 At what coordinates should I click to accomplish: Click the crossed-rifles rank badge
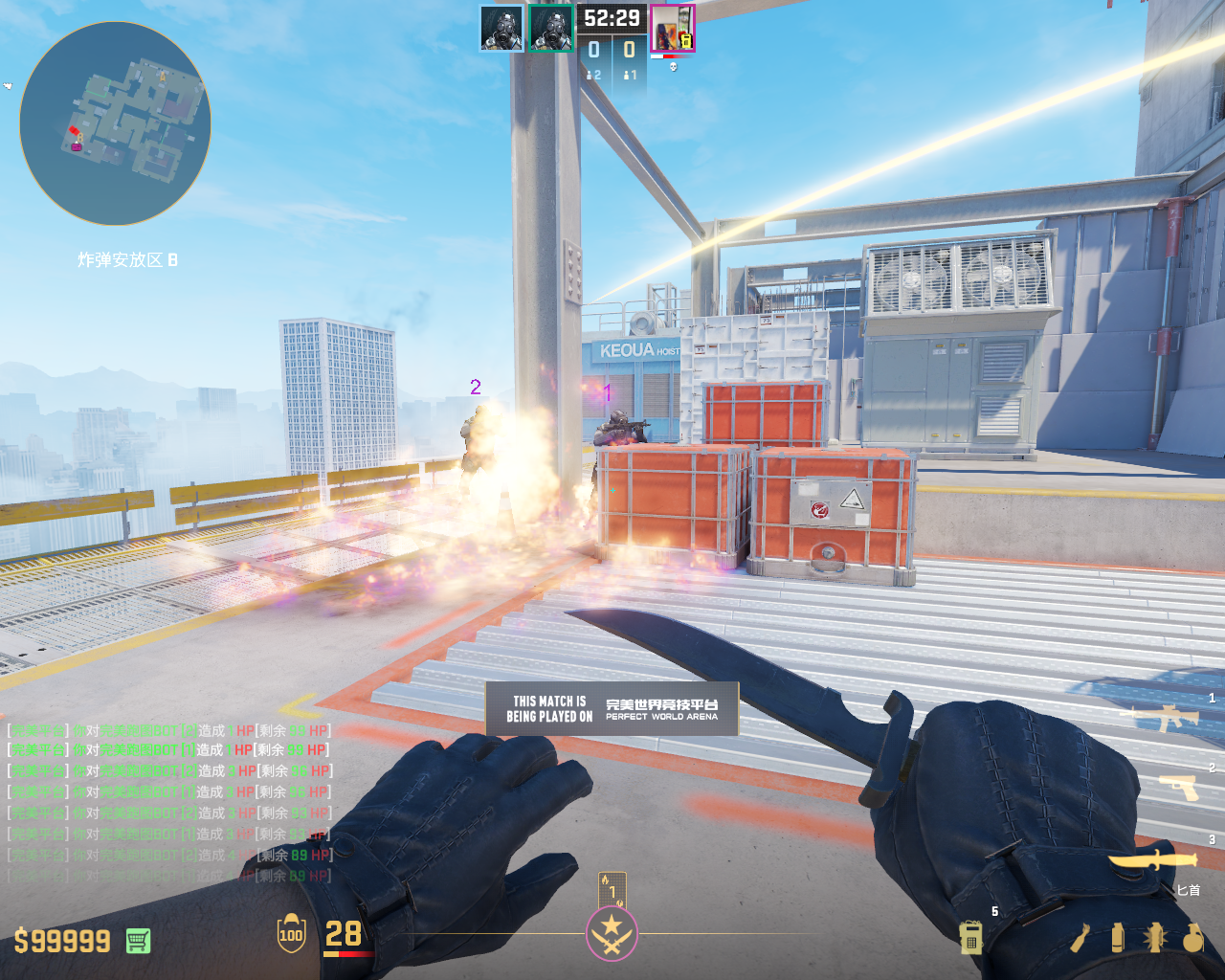[612, 933]
